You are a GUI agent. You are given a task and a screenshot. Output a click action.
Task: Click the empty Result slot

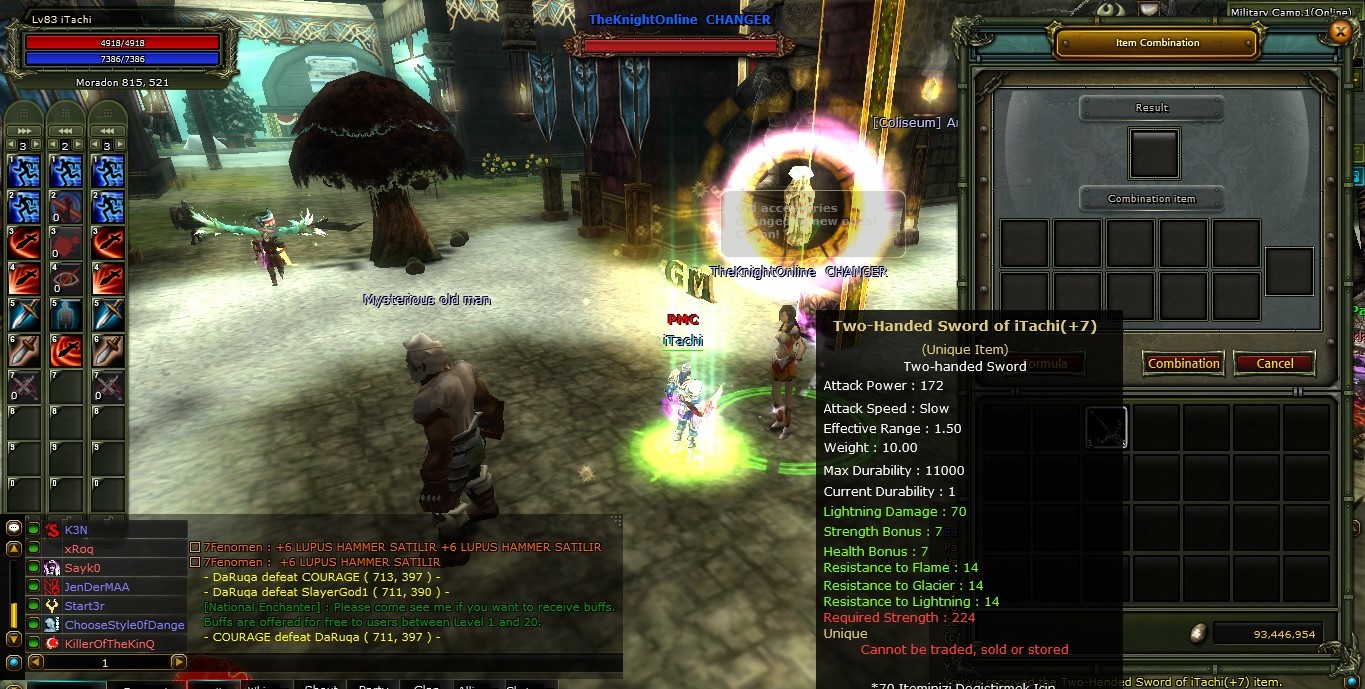coord(1153,153)
